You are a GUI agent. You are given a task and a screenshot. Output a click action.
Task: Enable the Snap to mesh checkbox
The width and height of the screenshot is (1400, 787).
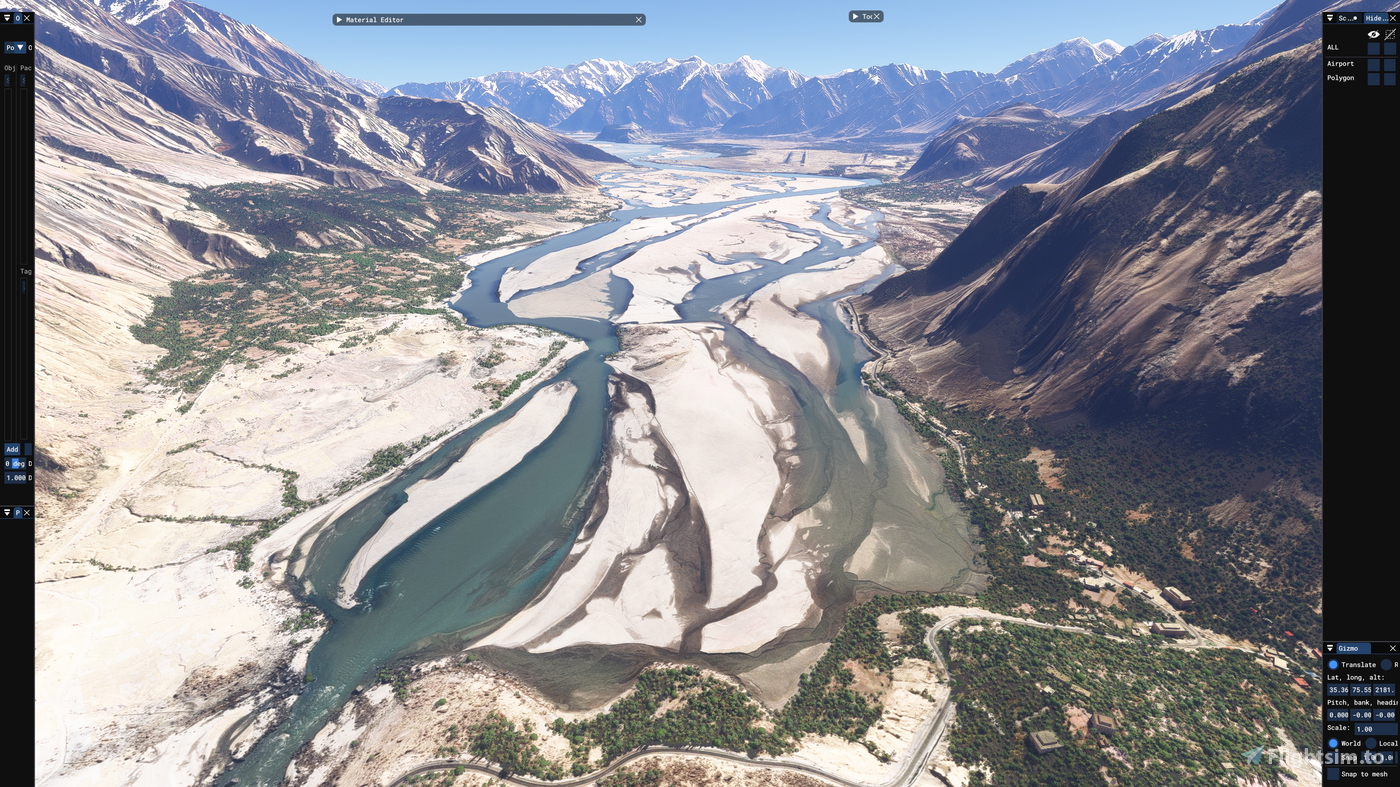(x=1331, y=771)
